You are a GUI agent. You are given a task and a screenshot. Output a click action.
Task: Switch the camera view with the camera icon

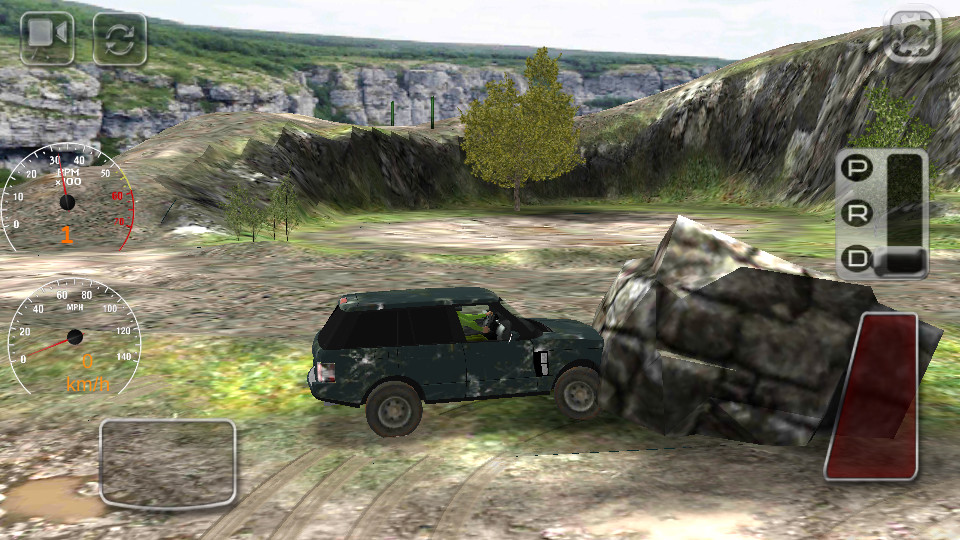tap(47, 37)
